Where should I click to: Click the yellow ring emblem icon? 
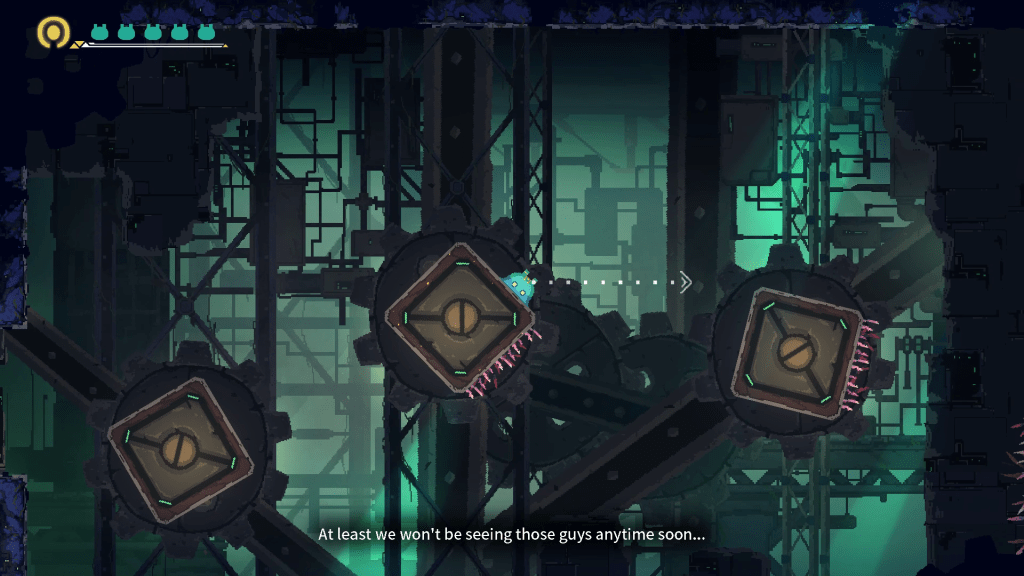52,32
